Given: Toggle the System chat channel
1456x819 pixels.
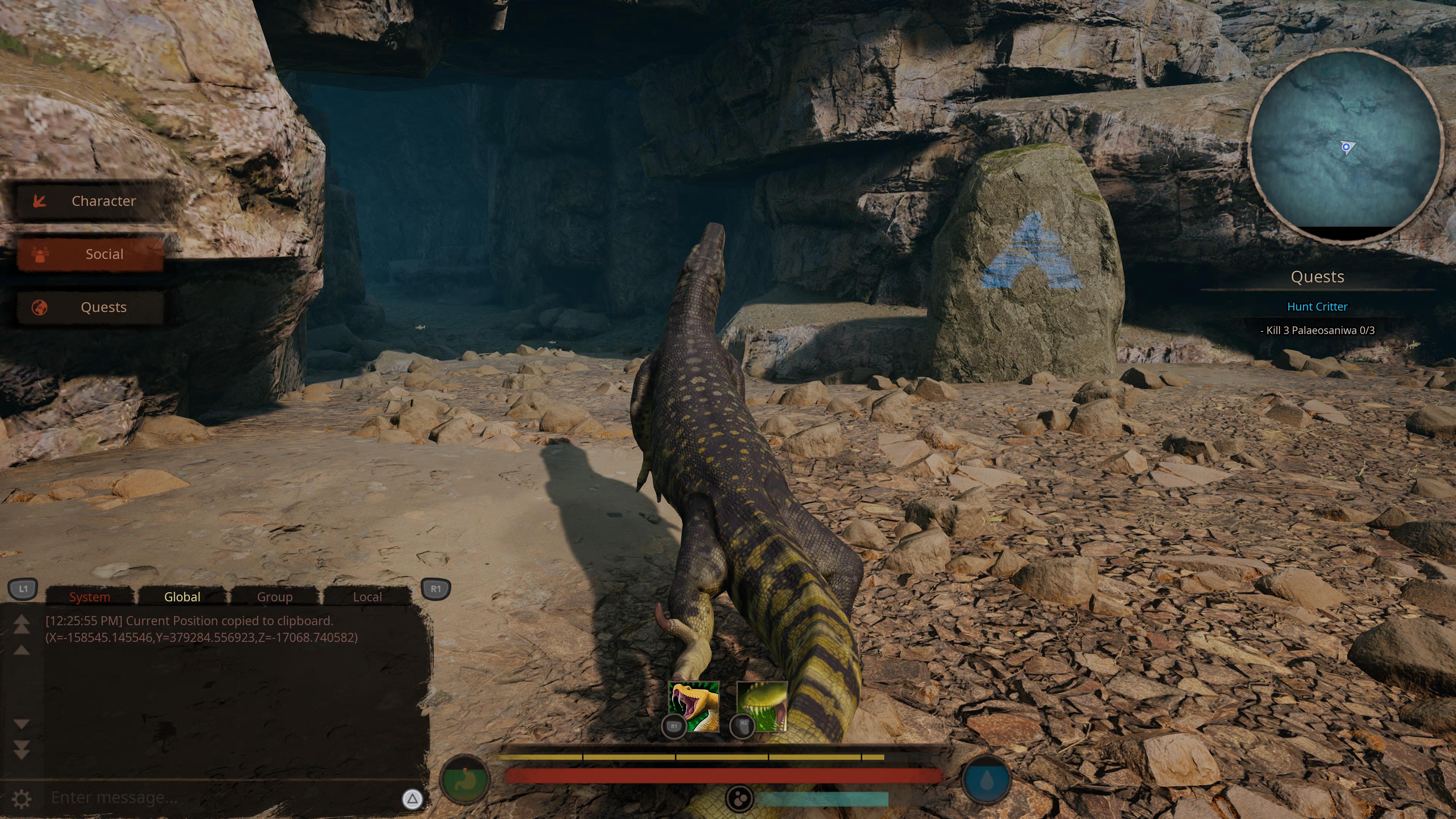Looking at the screenshot, I should (x=89, y=597).
